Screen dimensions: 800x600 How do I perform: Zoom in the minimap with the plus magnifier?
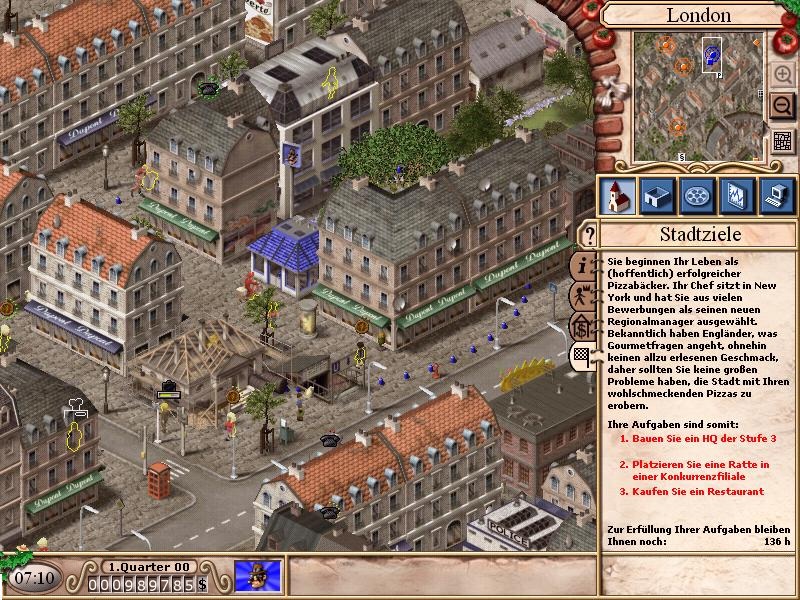point(783,73)
